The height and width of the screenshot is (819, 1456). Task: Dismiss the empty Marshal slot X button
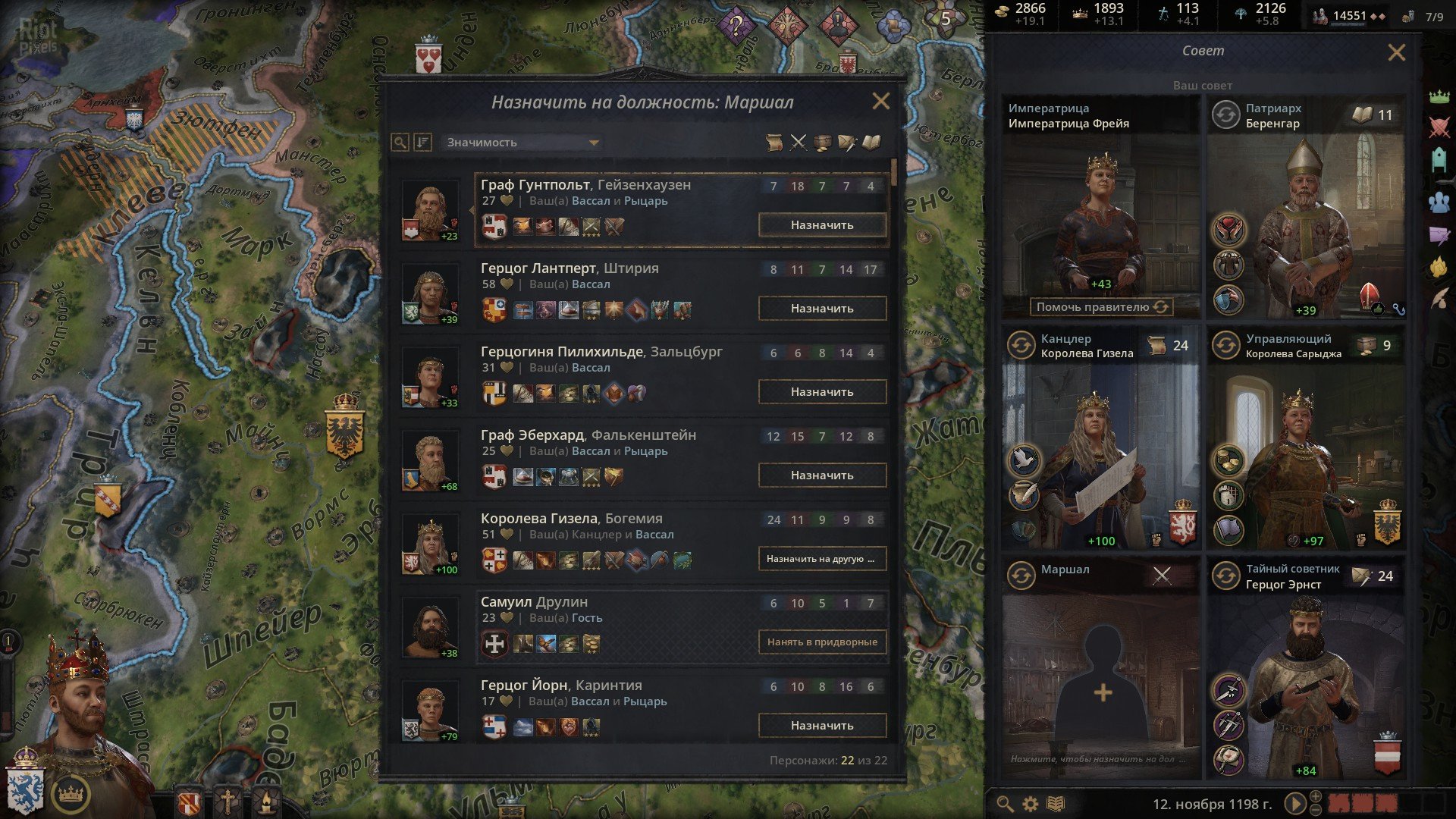pos(1162,576)
